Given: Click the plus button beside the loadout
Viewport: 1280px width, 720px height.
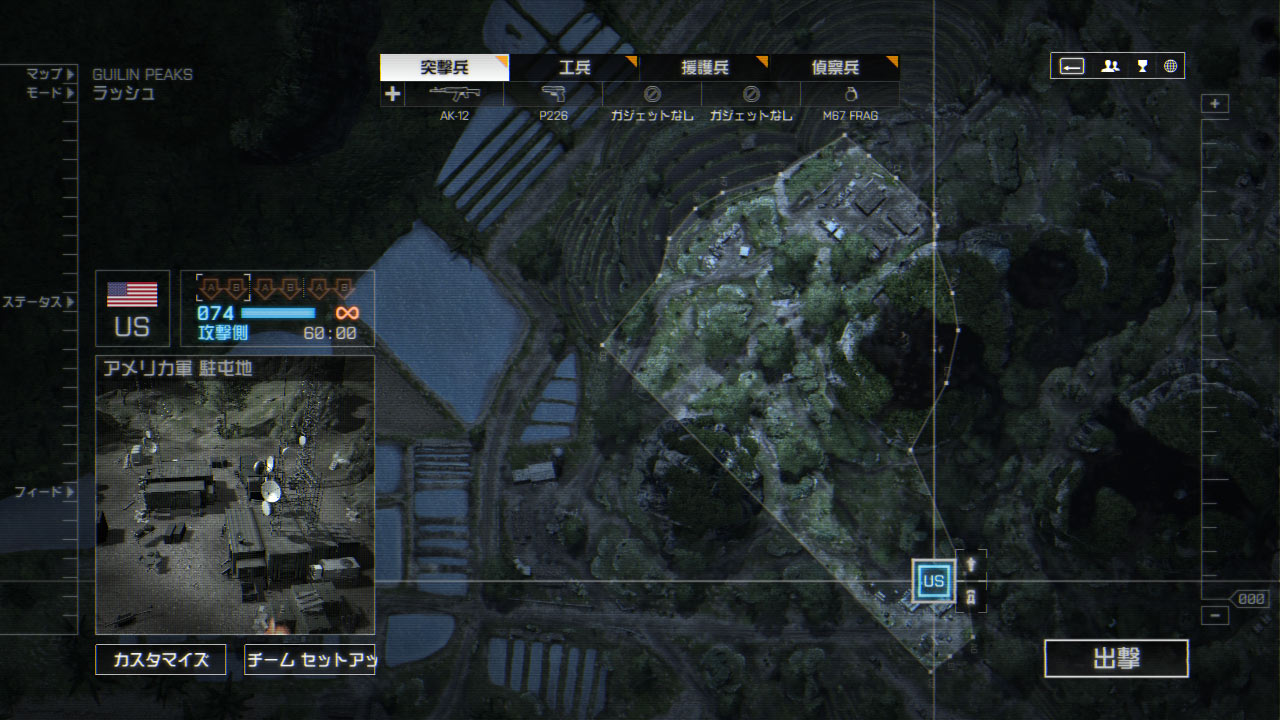Looking at the screenshot, I should click(392, 95).
